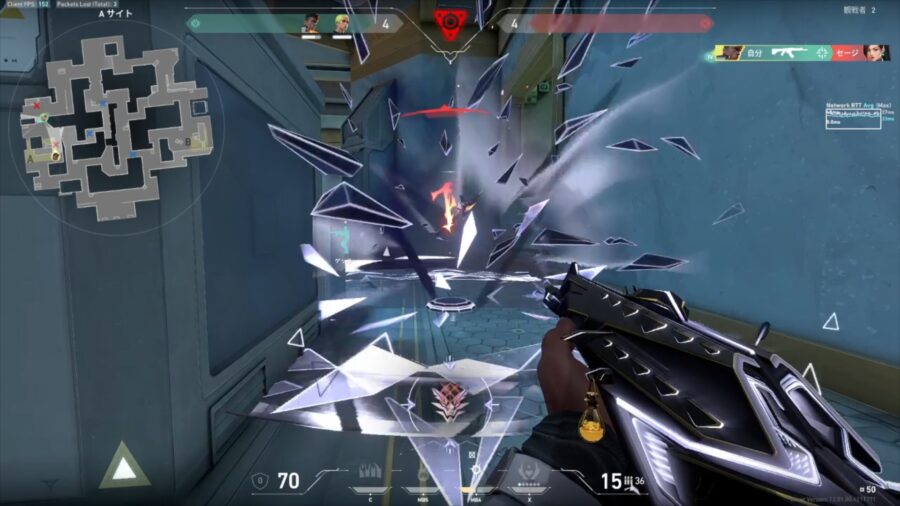This screenshot has height=506, width=900.
Task: Click the white triangle icon at bottom left
Action: (123, 465)
